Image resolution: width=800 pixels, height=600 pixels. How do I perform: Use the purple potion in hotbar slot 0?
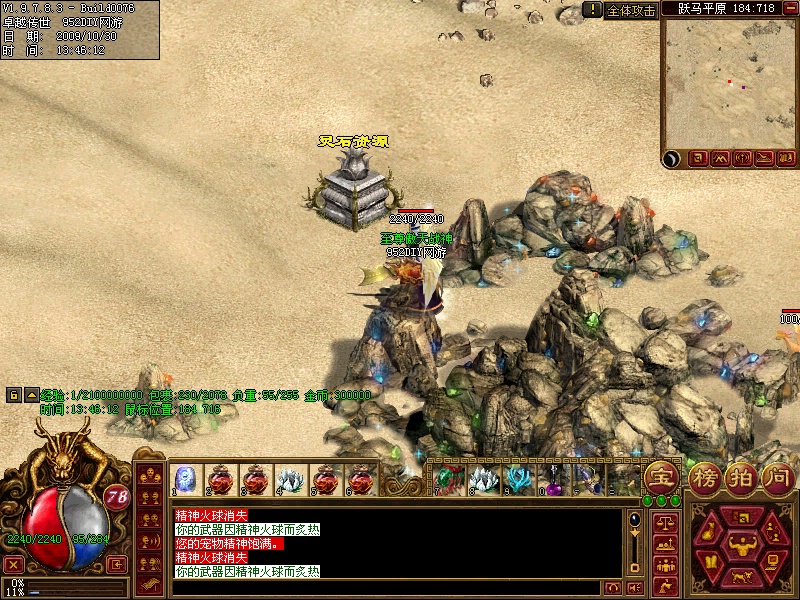coord(553,480)
